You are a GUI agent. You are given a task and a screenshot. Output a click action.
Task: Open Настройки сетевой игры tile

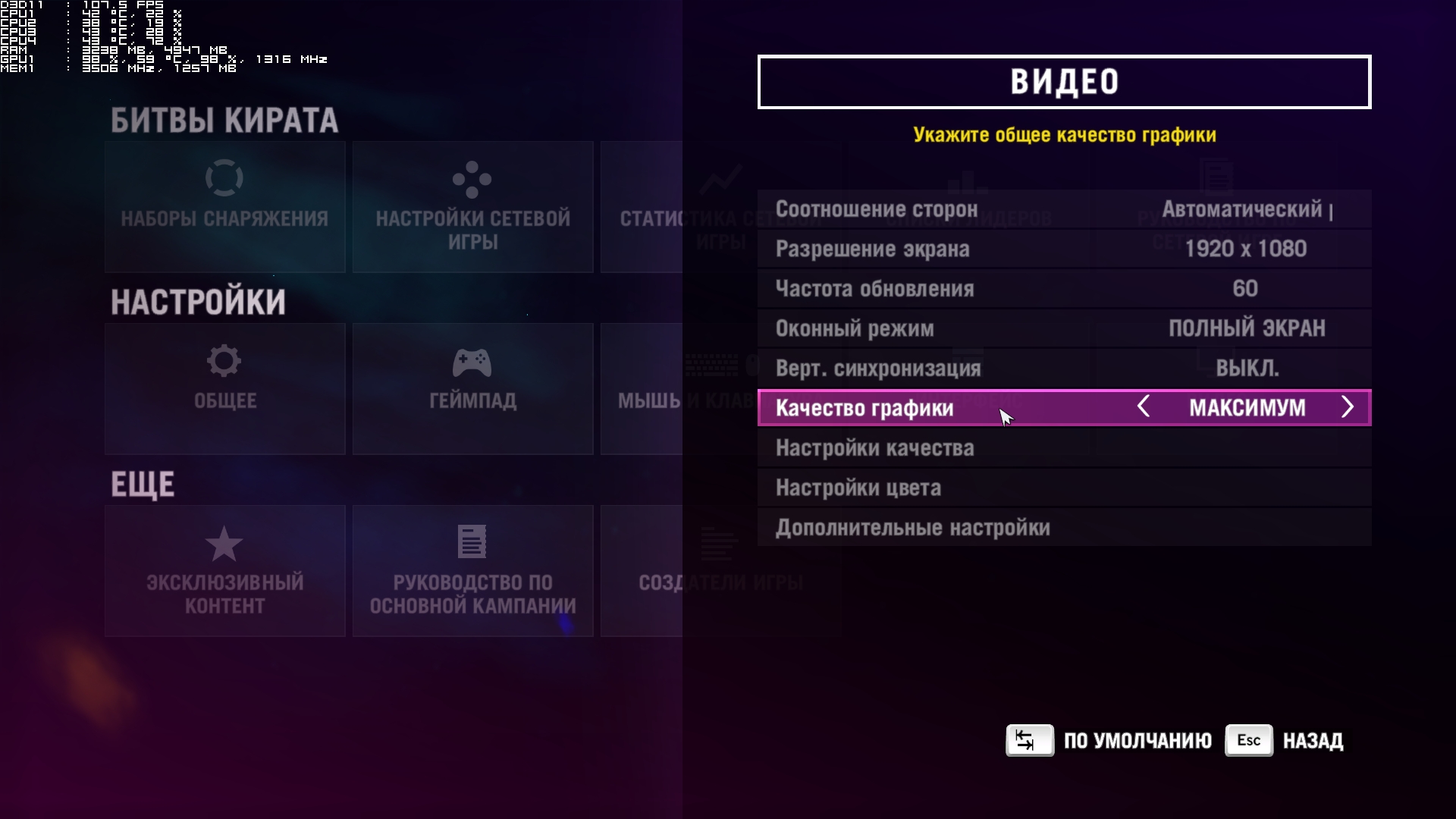[x=472, y=207]
